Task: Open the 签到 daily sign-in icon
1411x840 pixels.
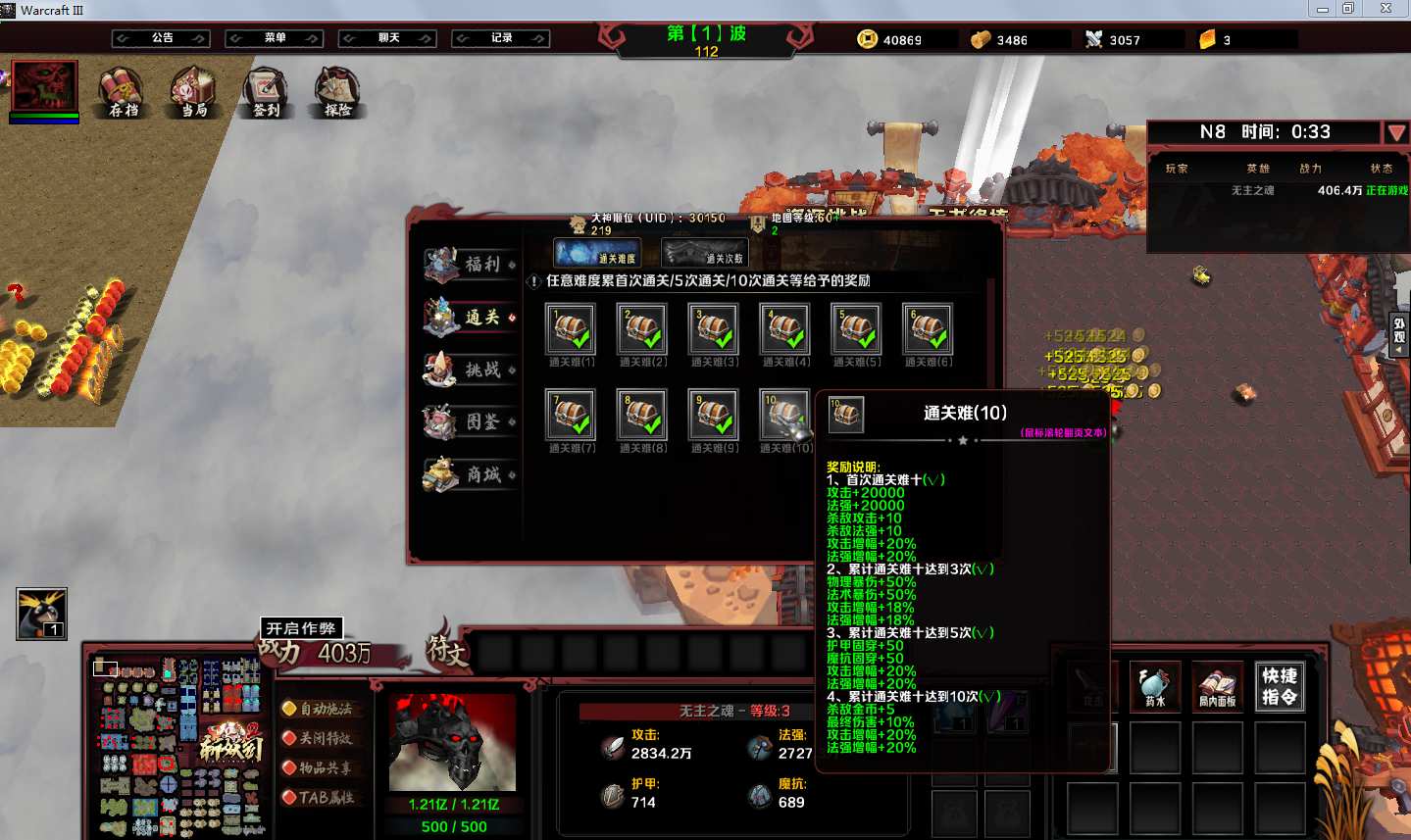Action: coord(266,91)
